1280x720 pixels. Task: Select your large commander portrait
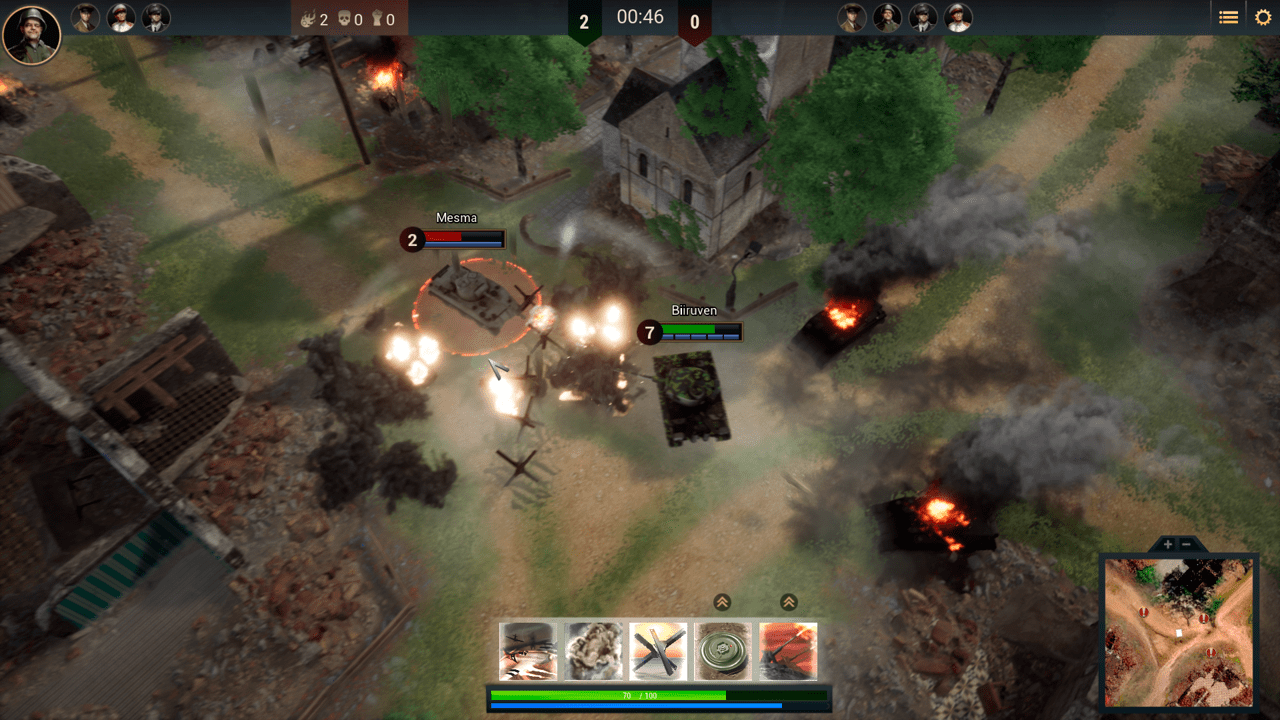pyautogui.click(x=32, y=34)
